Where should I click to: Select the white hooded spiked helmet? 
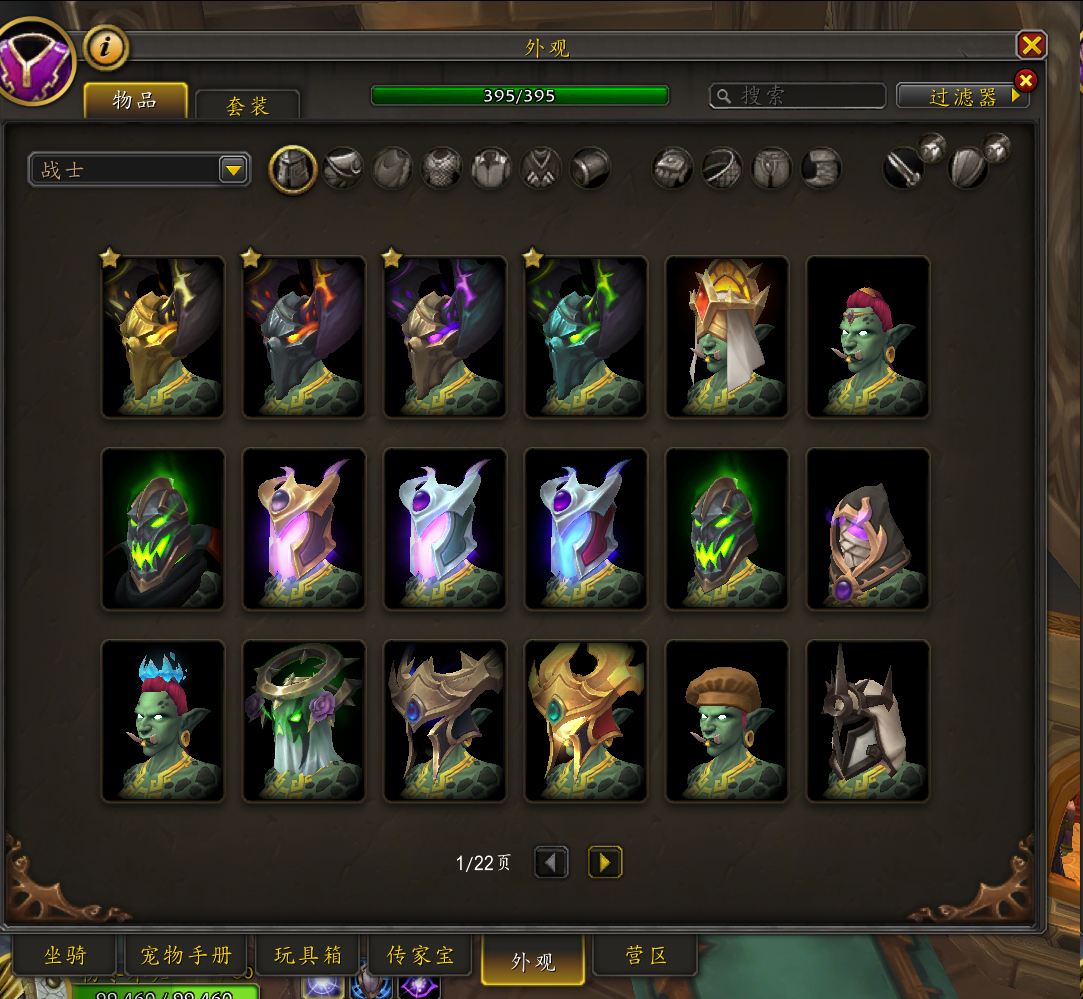coord(868,721)
